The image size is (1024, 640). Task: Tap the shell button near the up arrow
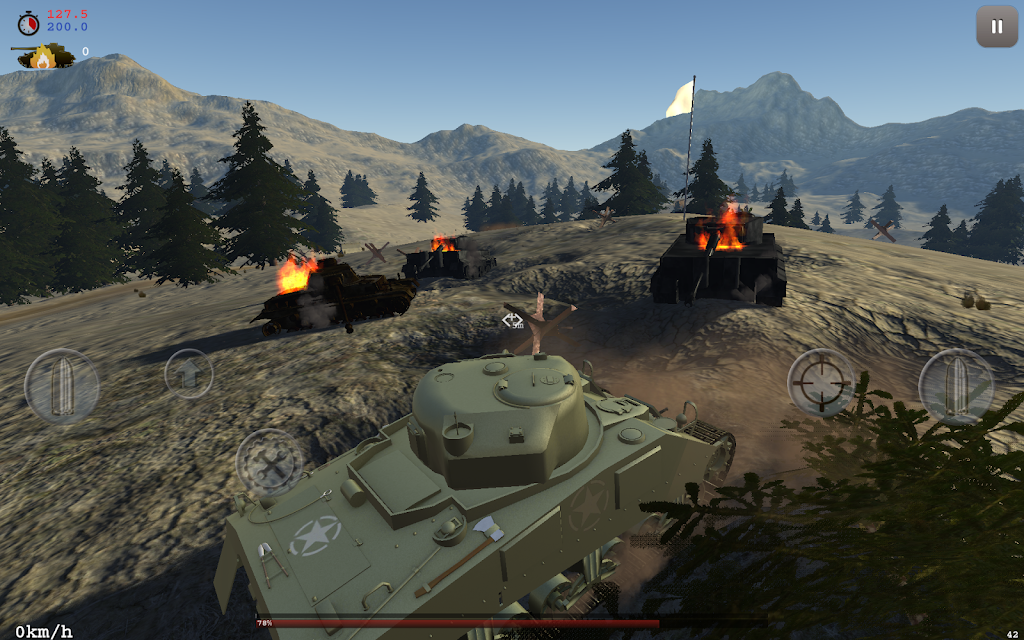click(62, 386)
